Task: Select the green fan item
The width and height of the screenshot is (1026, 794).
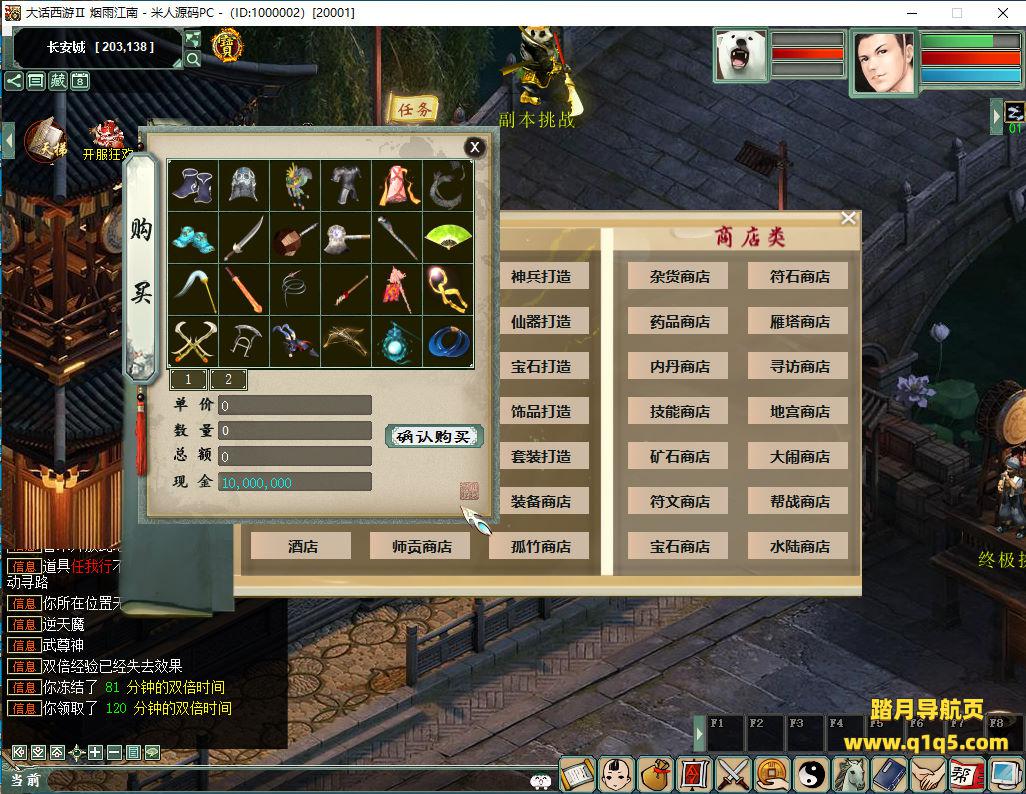Action: [x=447, y=237]
